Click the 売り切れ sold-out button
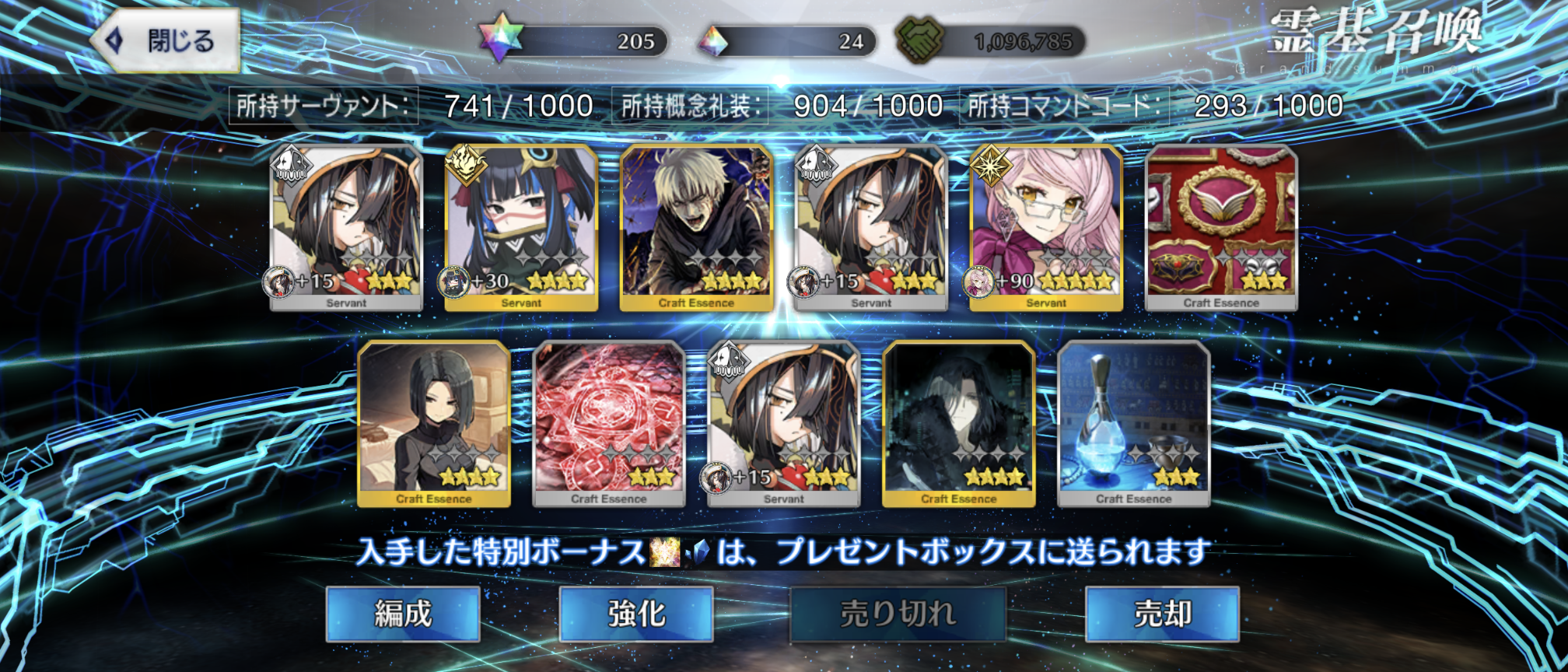The width and height of the screenshot is (1568, 672). [898, 614]
